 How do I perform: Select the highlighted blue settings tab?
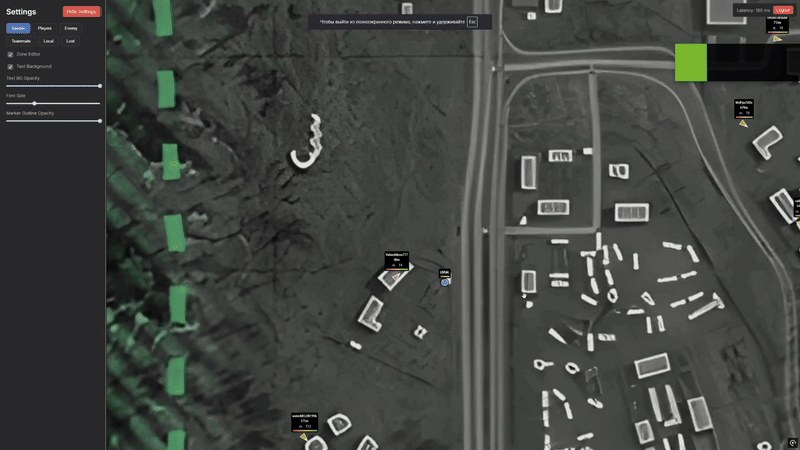click(18, 28)
